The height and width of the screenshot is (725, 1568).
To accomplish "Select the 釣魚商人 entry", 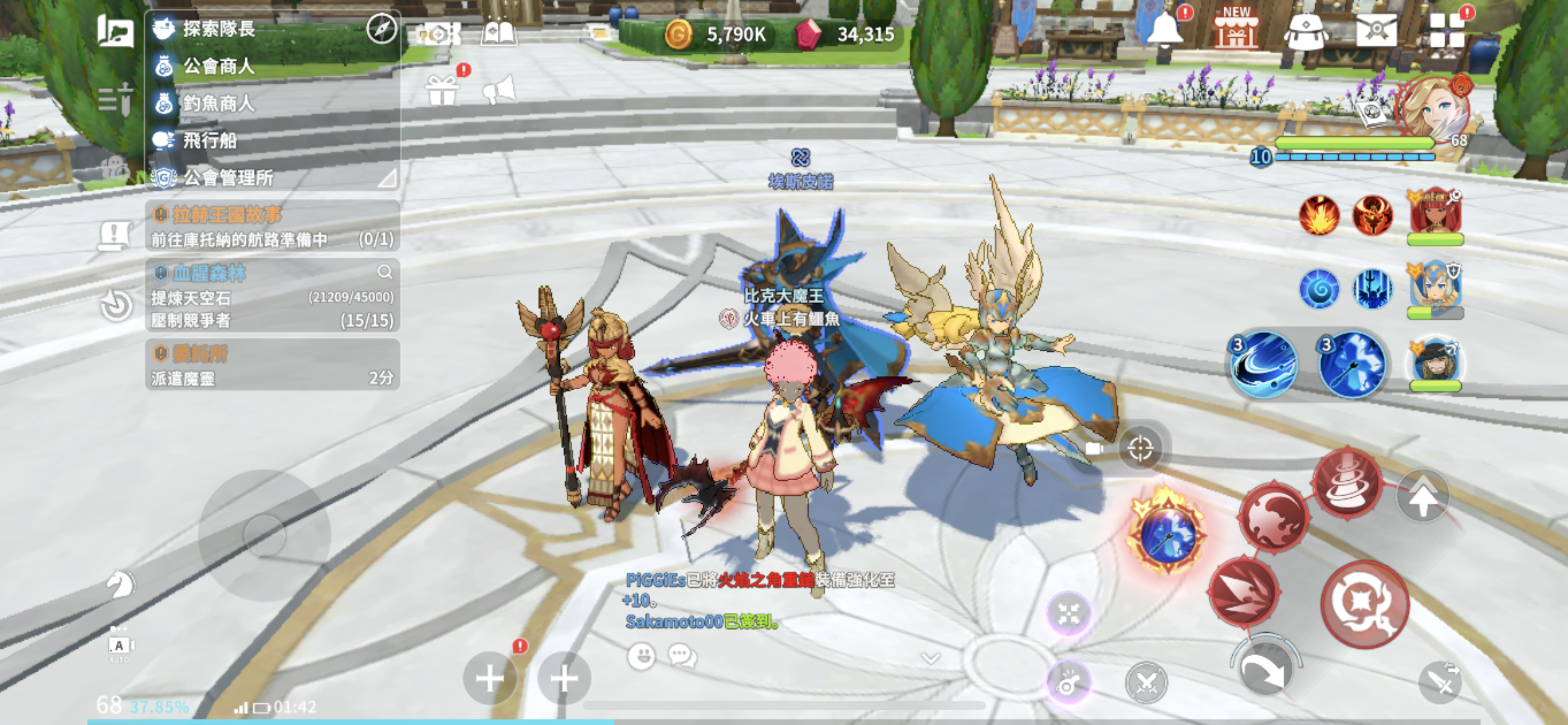I will 218,103.
